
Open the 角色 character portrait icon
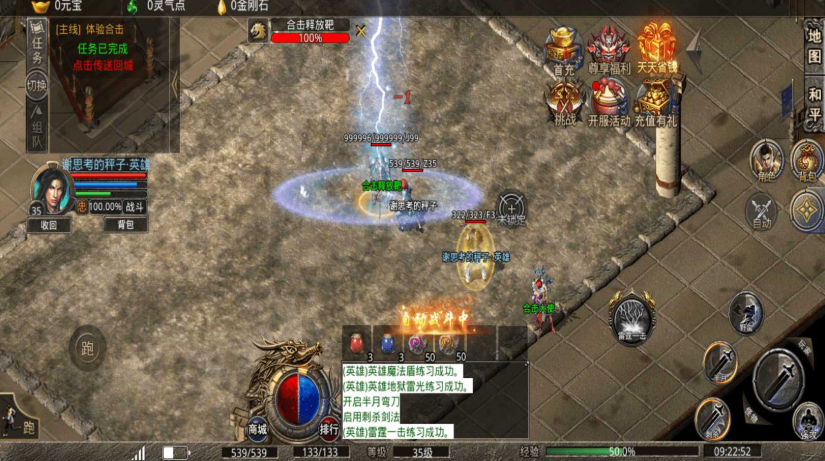pos(765,160)
